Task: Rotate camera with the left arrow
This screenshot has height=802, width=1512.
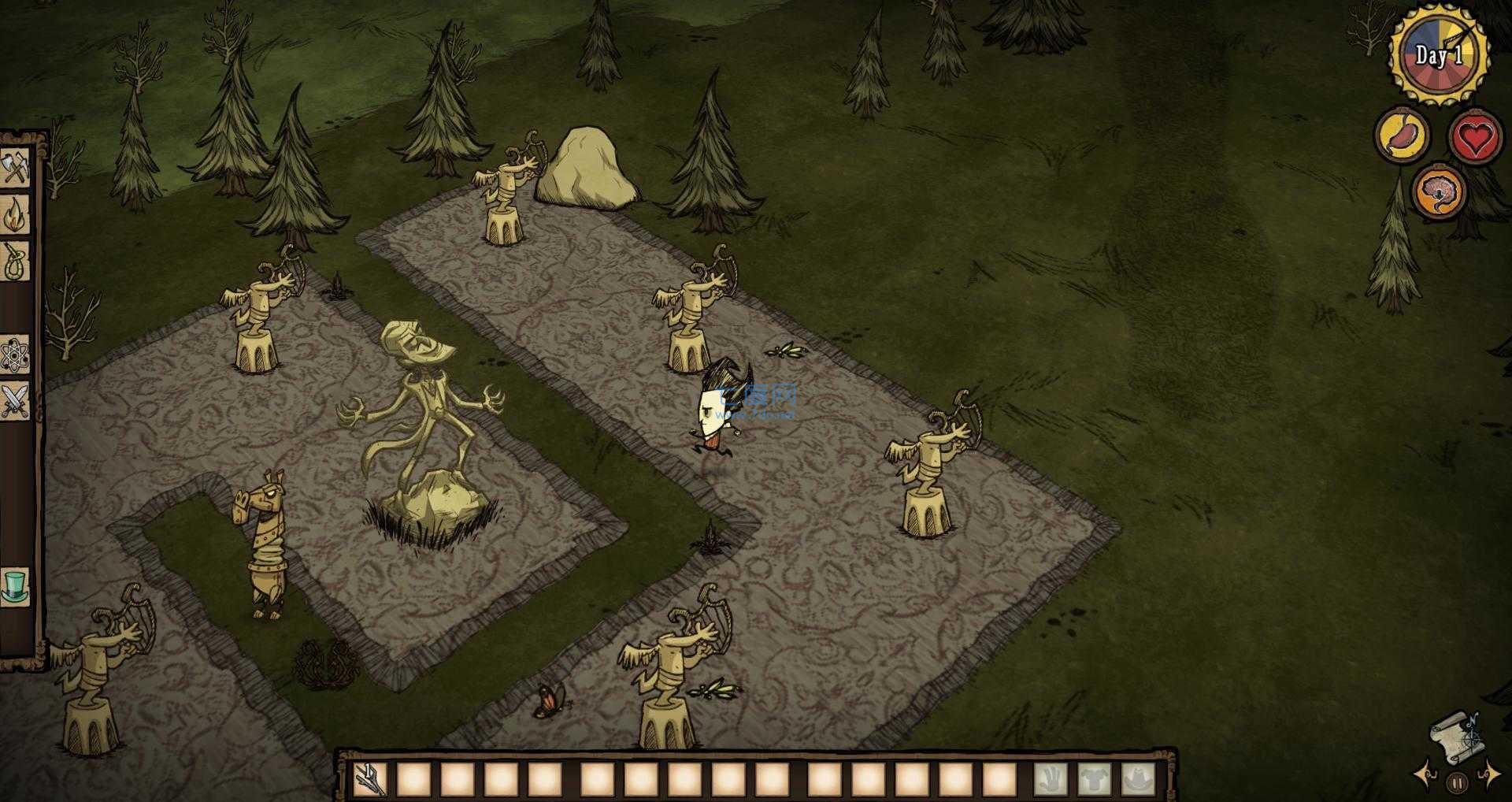Action: coord(1425,776)
